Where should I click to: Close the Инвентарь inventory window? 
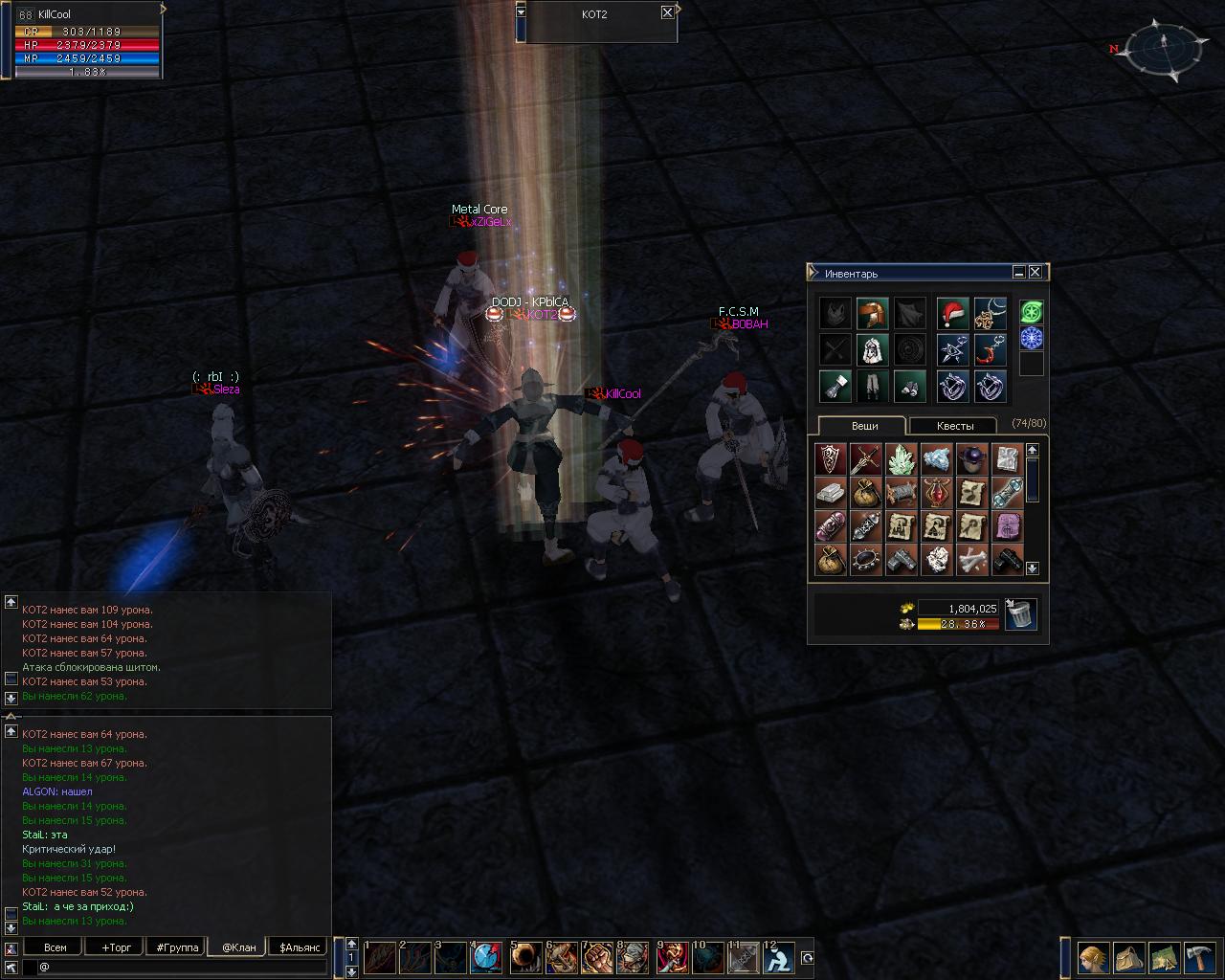(x=1035, y=273)
